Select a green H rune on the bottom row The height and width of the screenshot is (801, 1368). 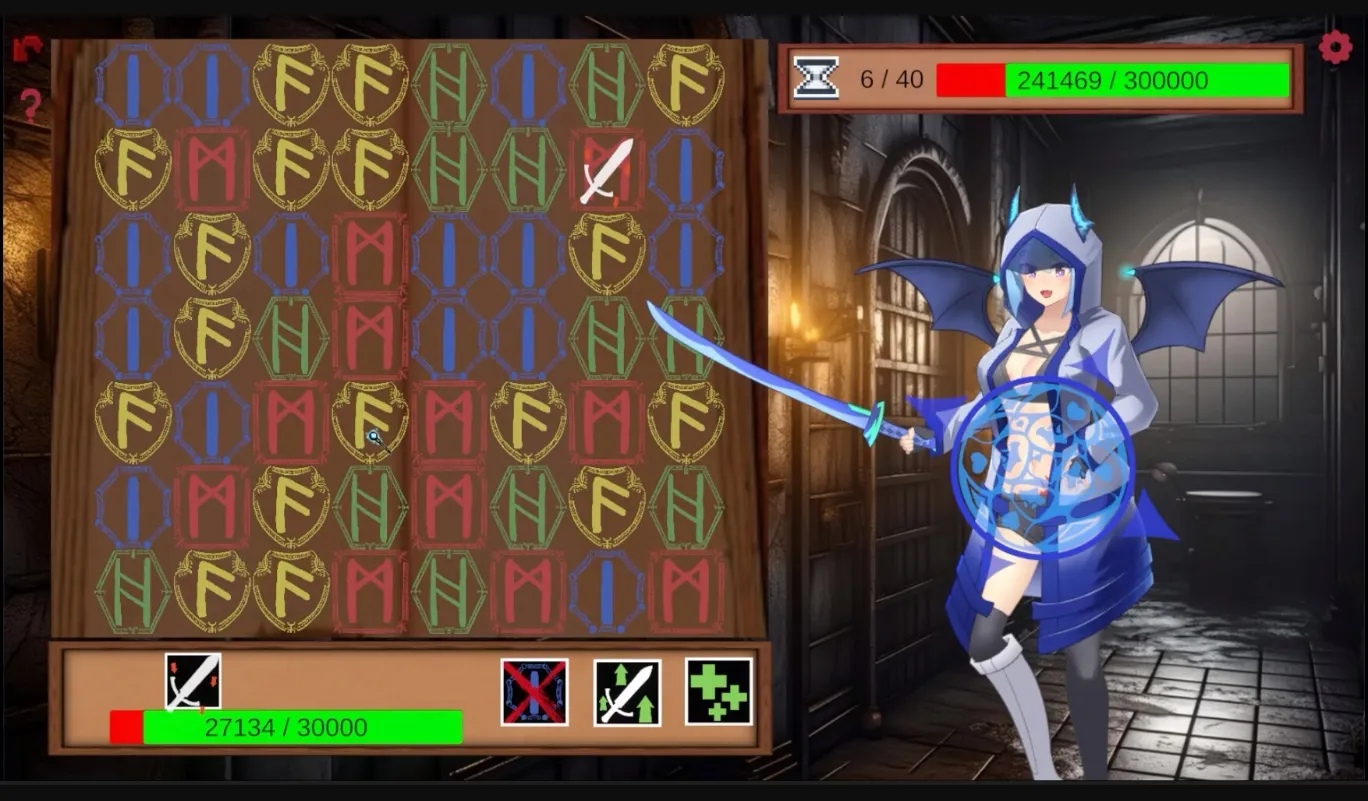click(132, 590)
